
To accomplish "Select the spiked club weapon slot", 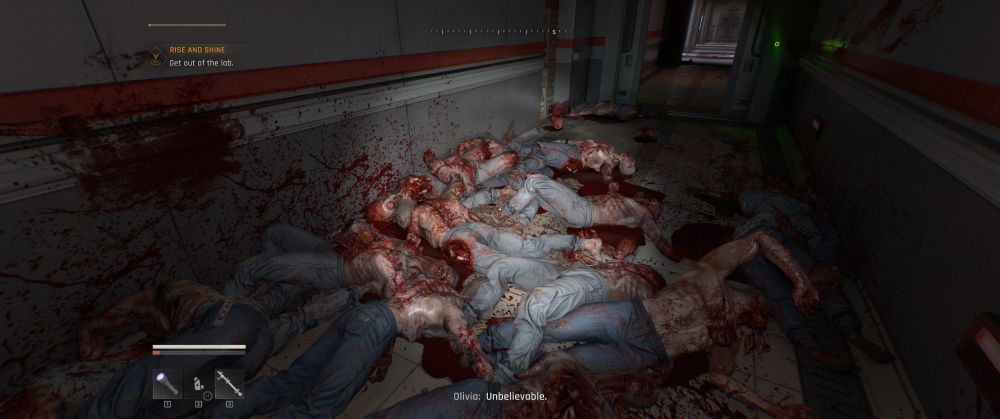I will 229,384.
